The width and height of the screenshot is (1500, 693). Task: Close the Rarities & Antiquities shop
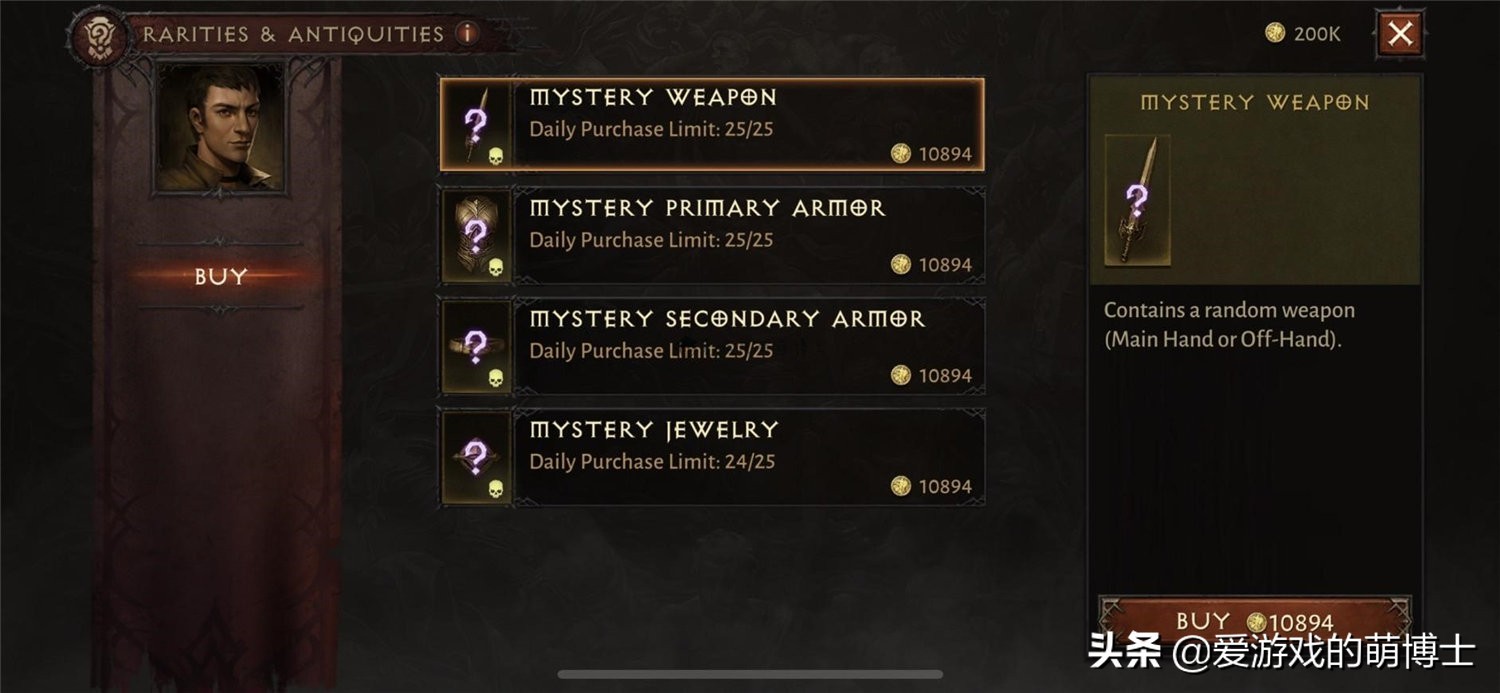1400,34
